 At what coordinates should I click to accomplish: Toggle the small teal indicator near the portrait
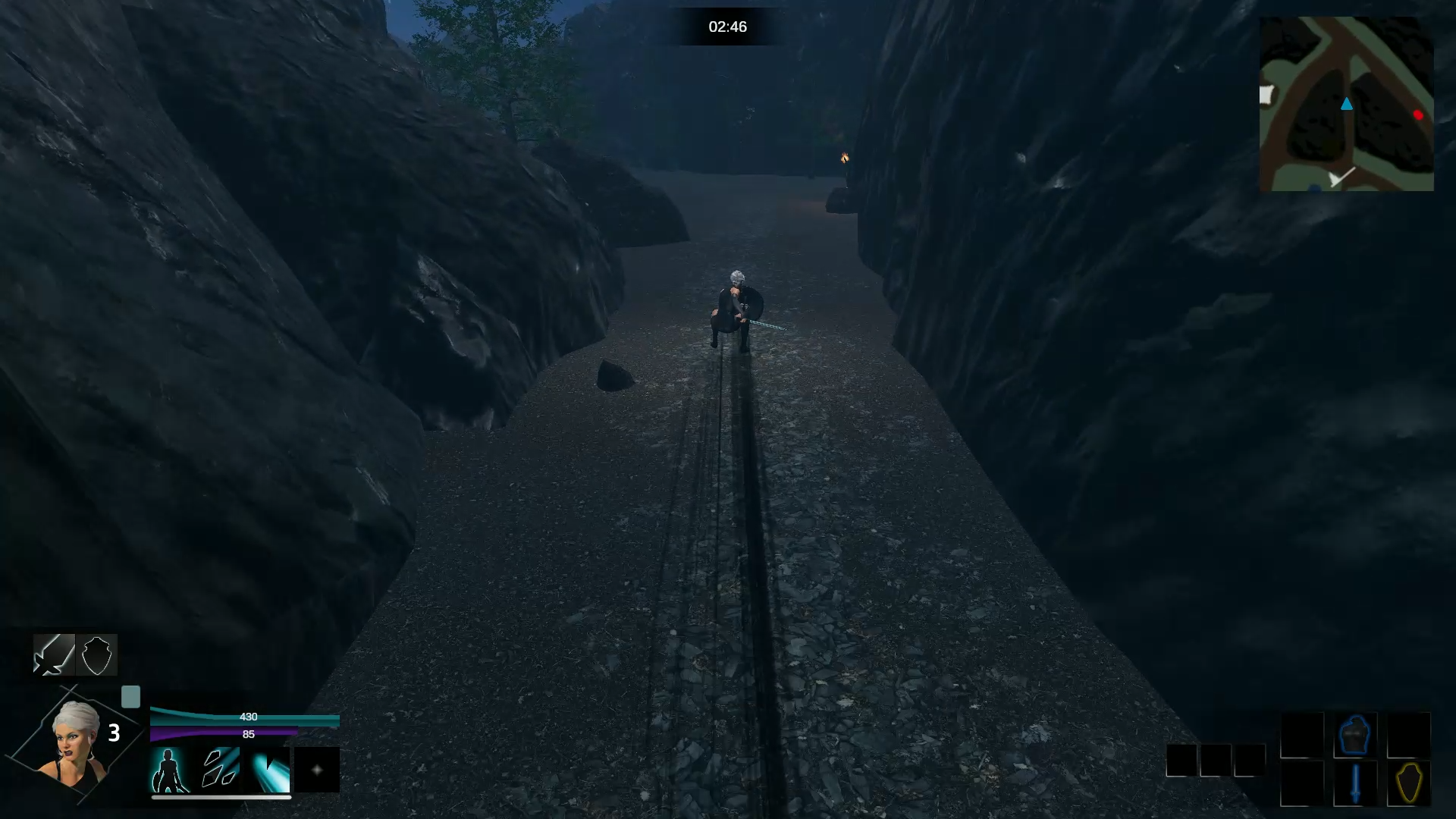132,696
